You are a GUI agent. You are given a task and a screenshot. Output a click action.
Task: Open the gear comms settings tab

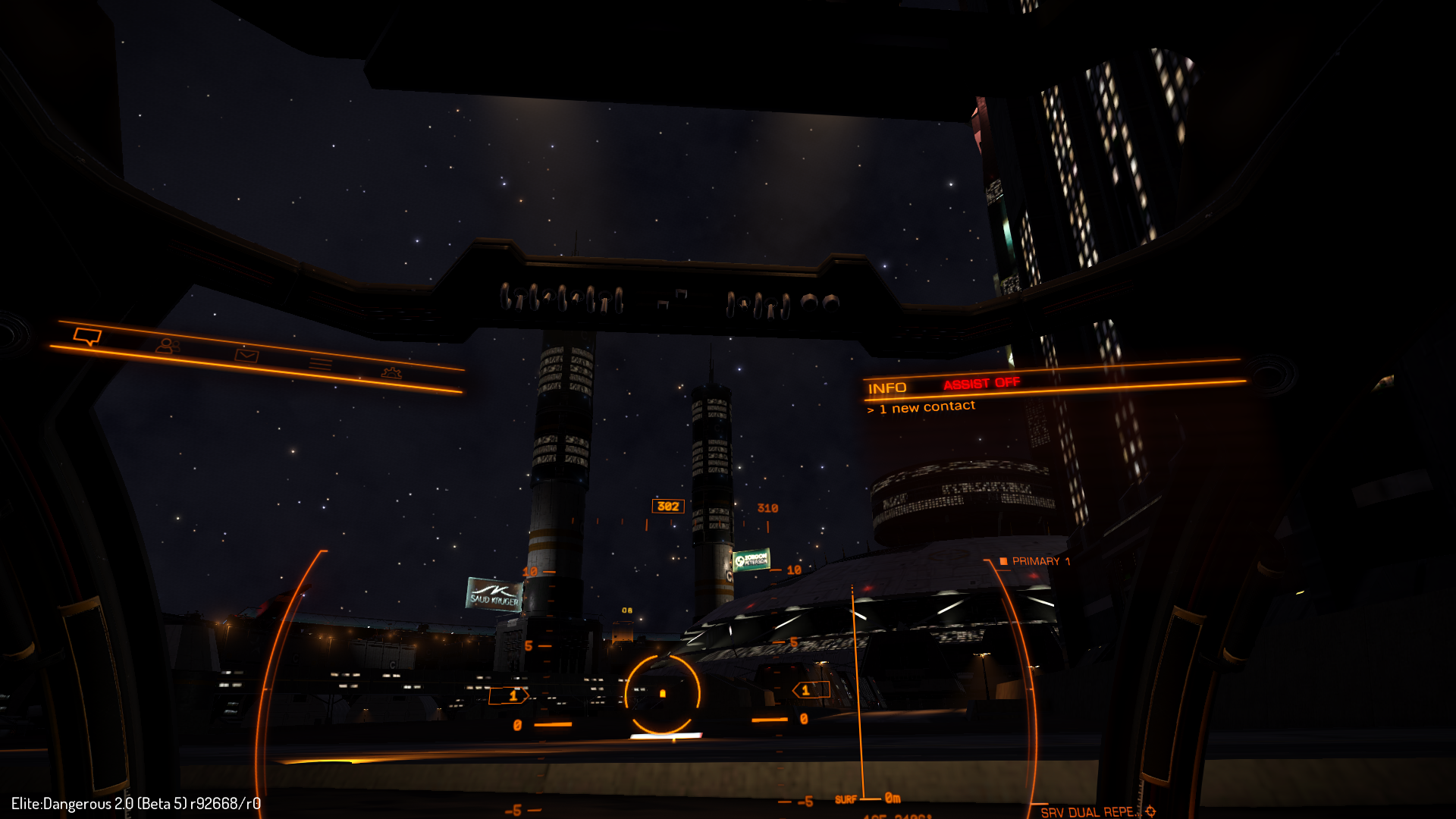point(391,372)
